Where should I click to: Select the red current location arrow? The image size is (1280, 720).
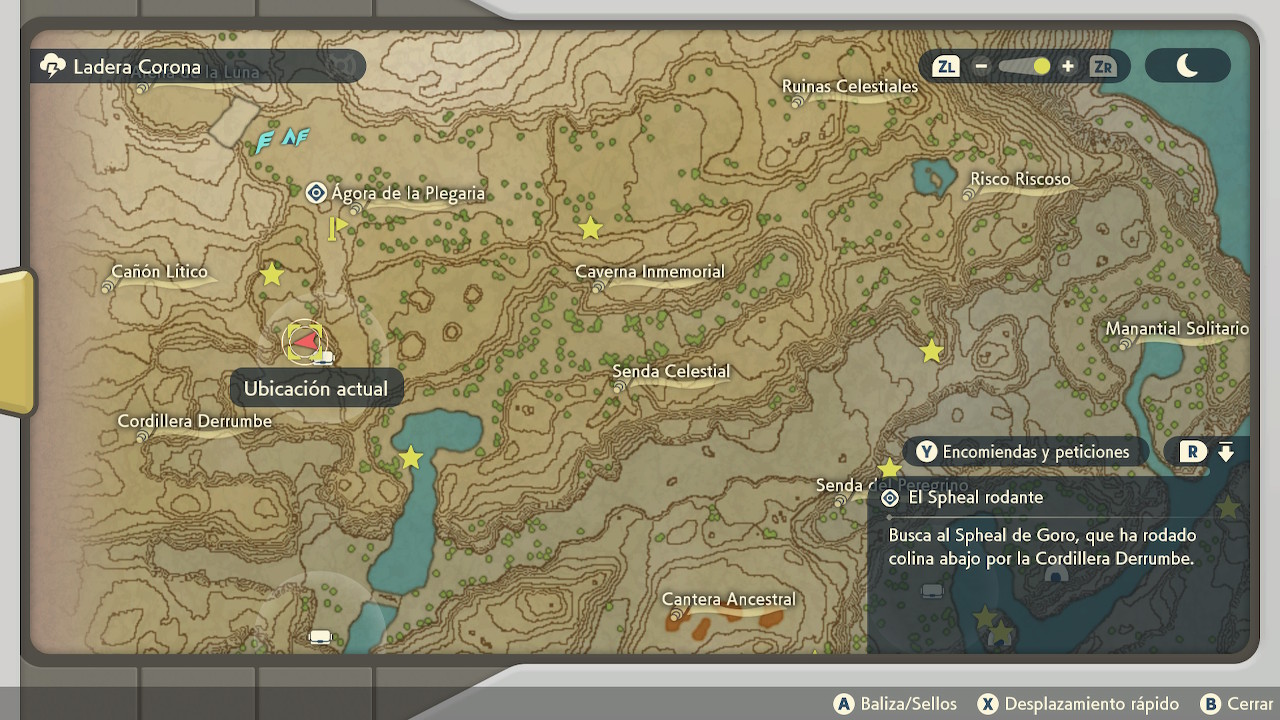(x=304, y=342)
